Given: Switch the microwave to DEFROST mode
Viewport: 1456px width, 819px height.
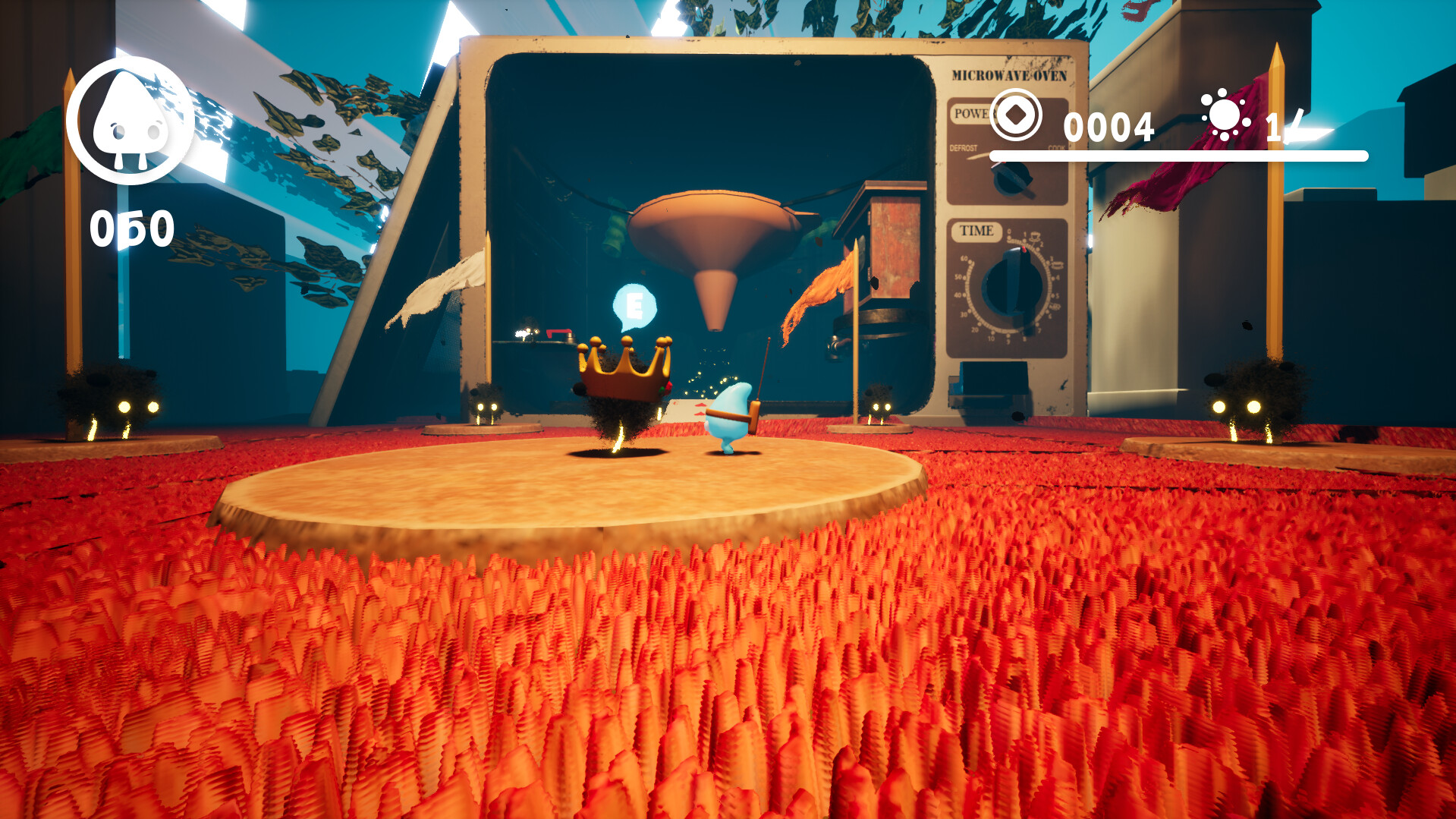Looking at the screenshot, I should pos(962,149).
